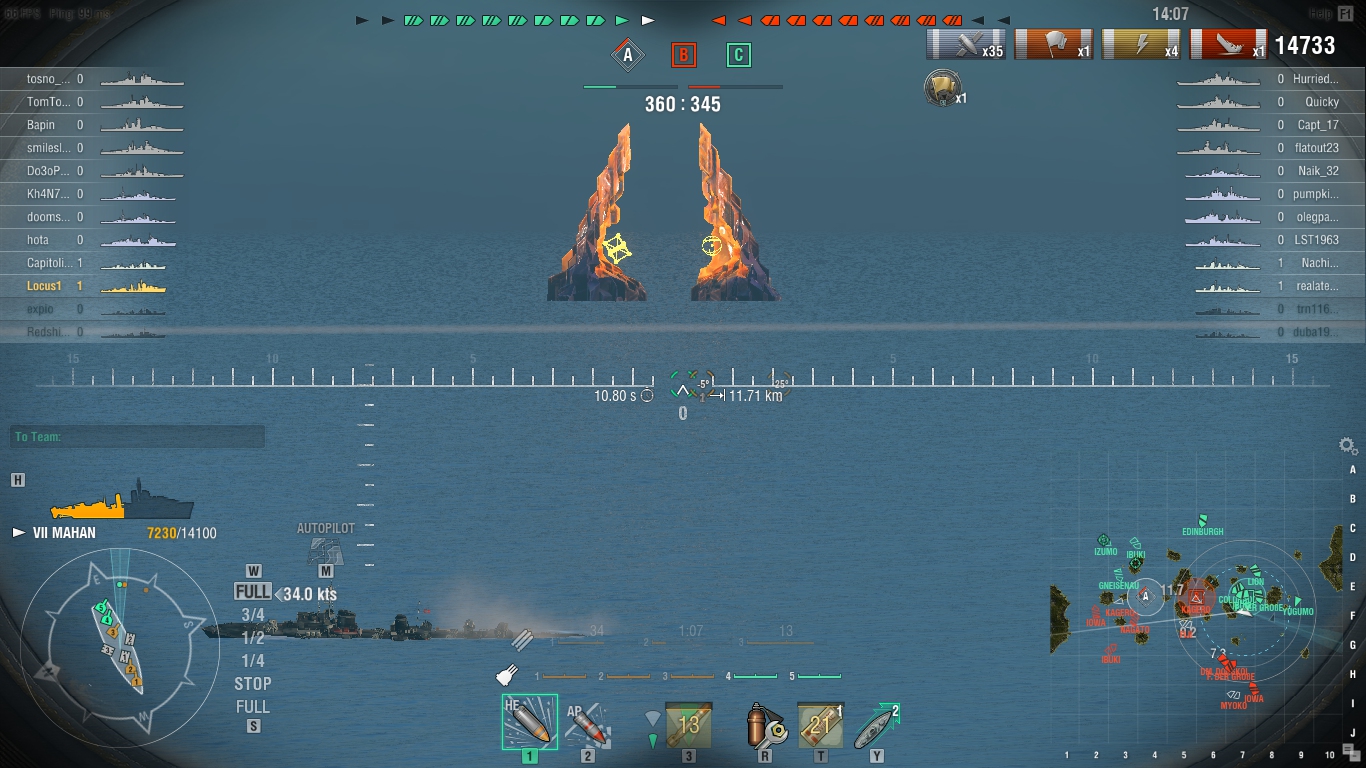1366x768 pixels.
Task: Select capture point C indicator
Action: tap(738, 55)
